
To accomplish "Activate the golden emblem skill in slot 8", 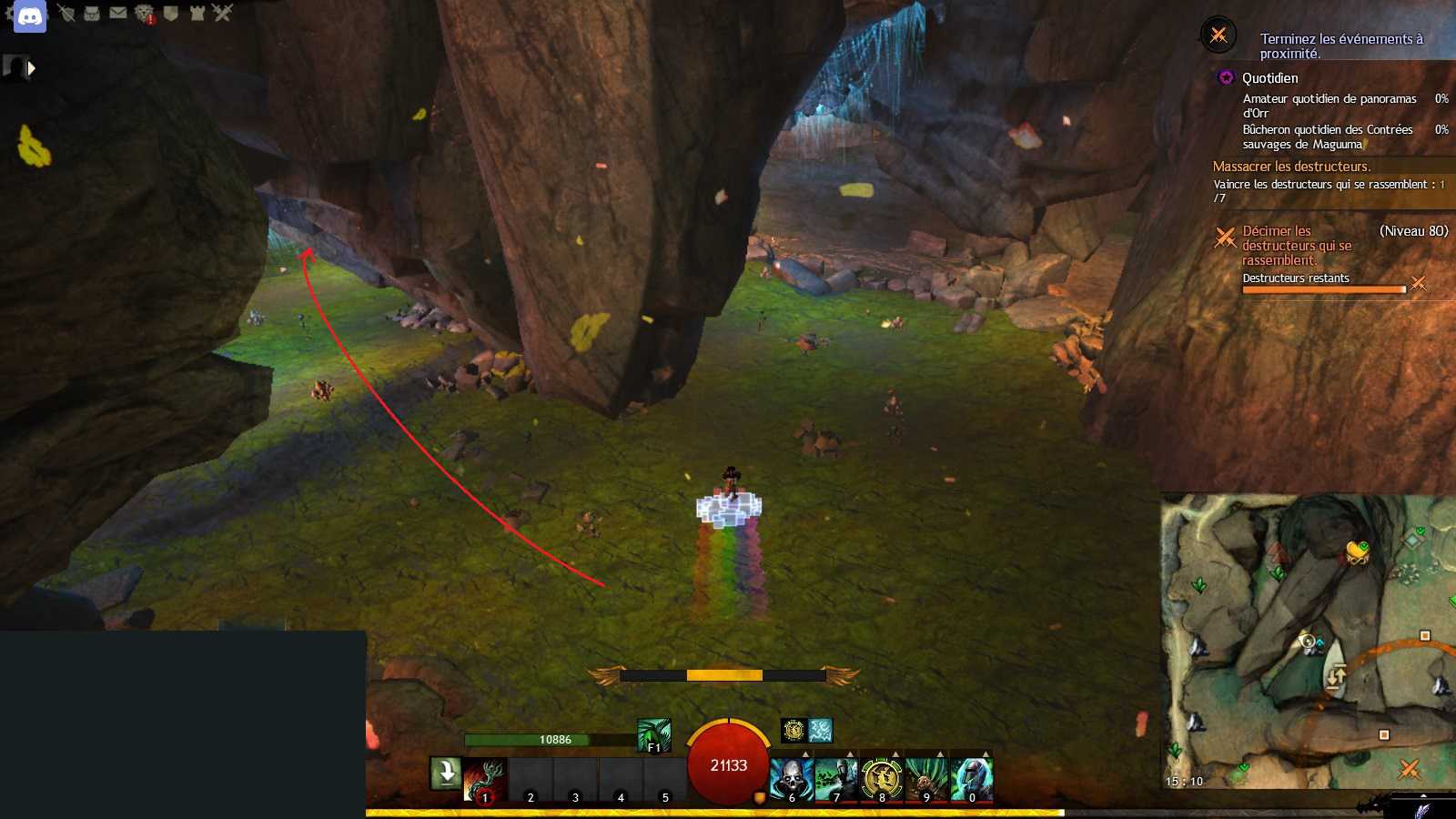I will click(x=881, y=780).
